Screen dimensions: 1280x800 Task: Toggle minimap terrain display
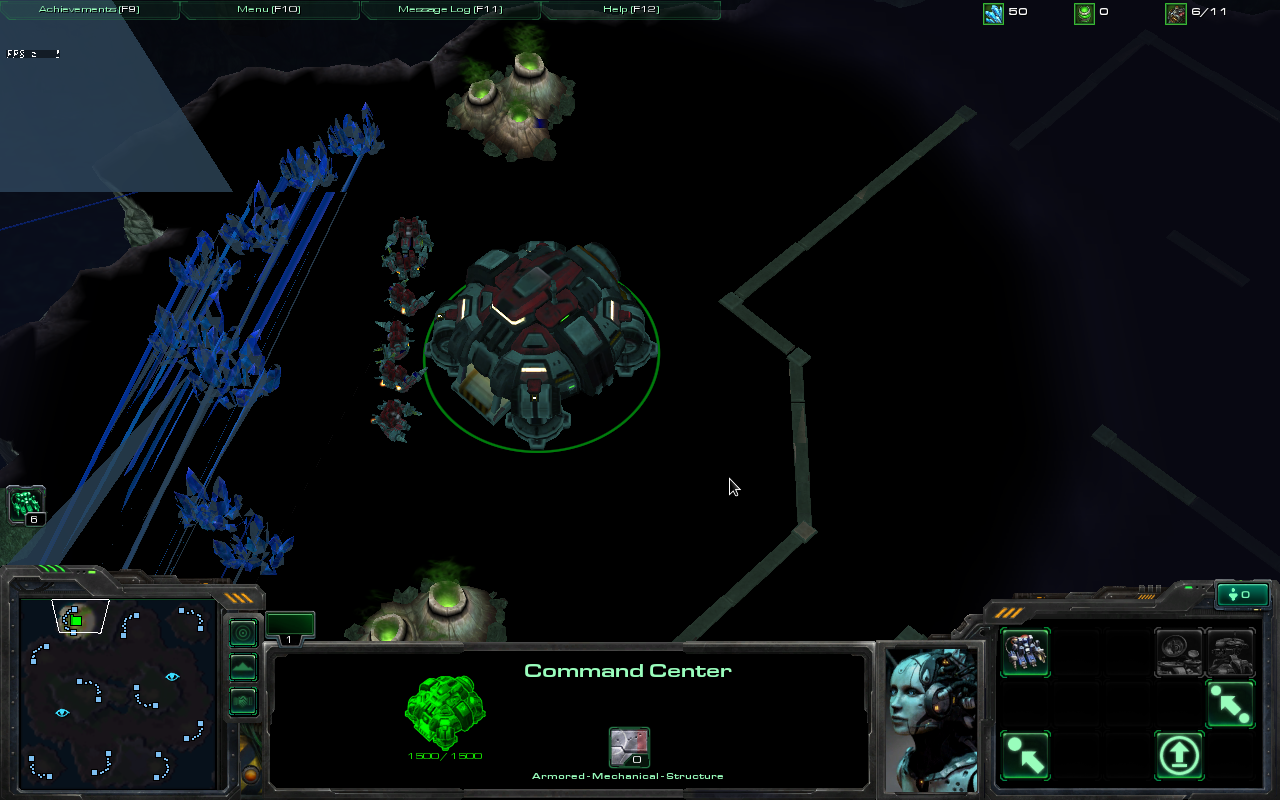(243, 667)
